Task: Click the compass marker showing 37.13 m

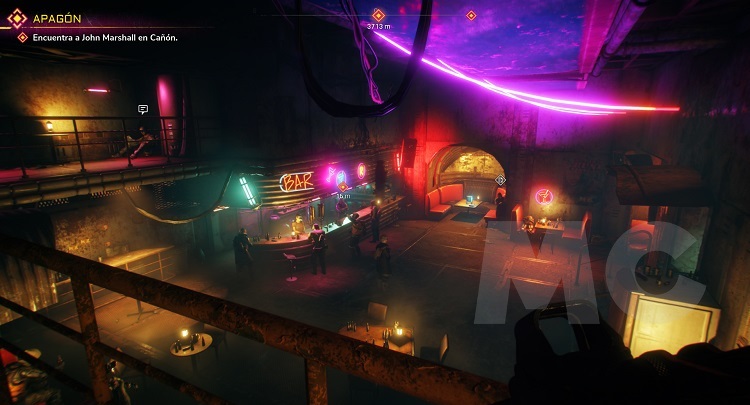Action: coord(378,15)
